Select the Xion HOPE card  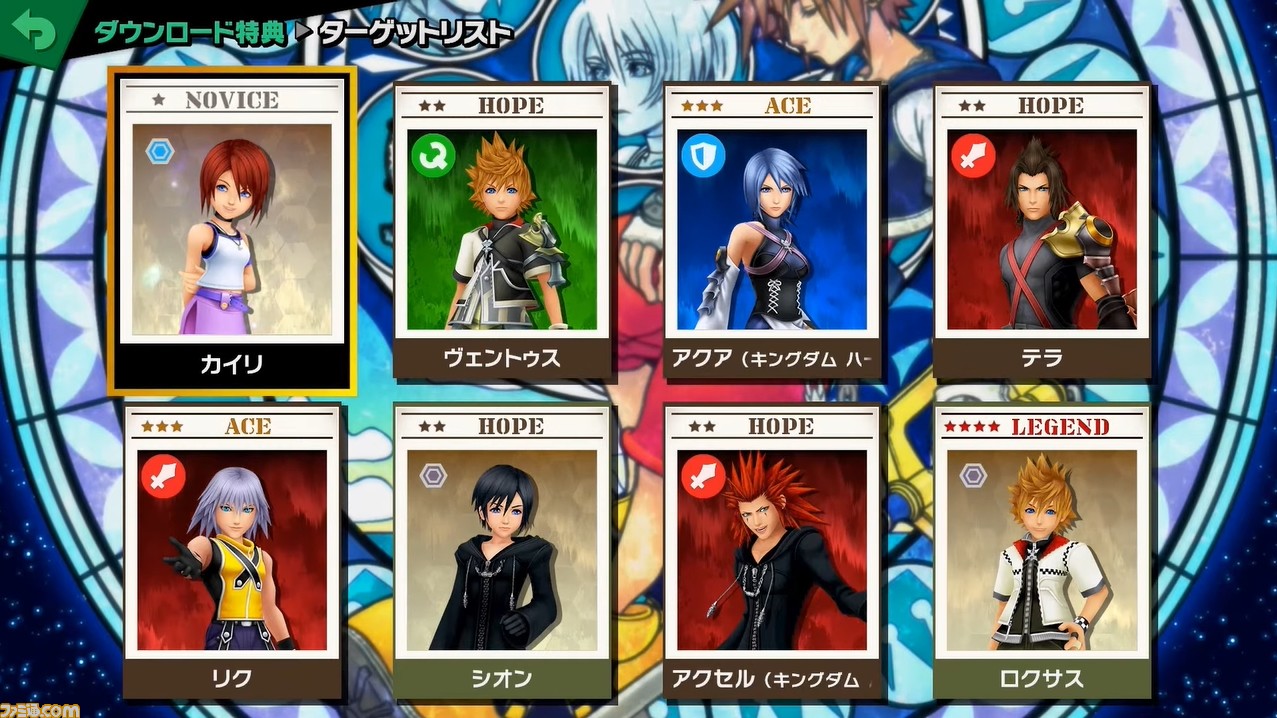[x=502, y=551]
